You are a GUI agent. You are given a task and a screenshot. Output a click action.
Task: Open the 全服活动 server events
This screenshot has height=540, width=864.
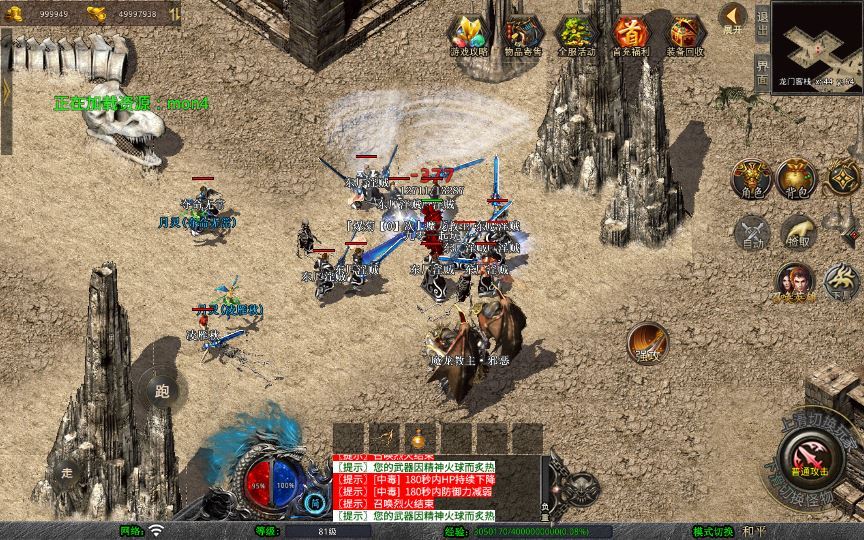point(577,34)
